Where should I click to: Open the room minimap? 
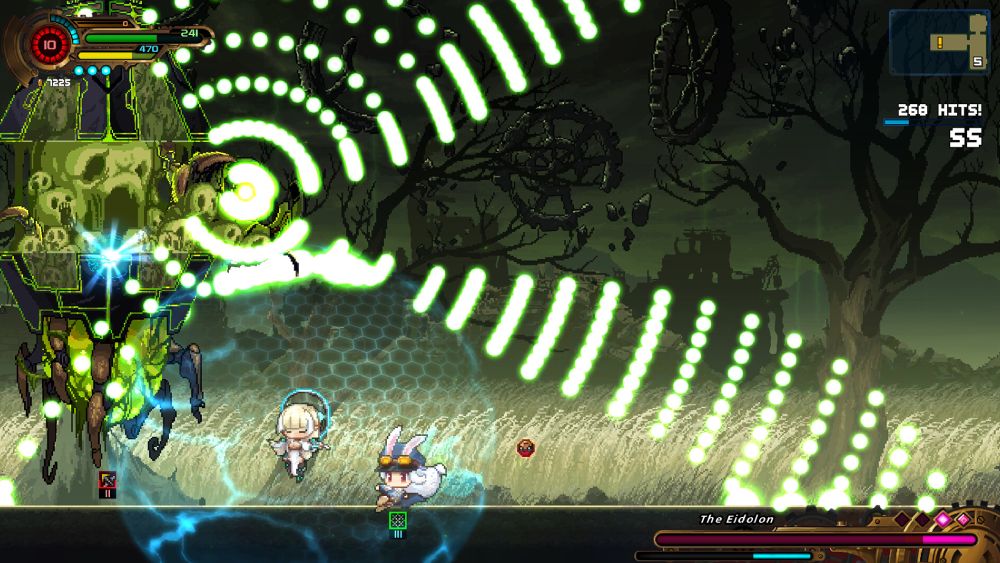(x=938, y=42)
